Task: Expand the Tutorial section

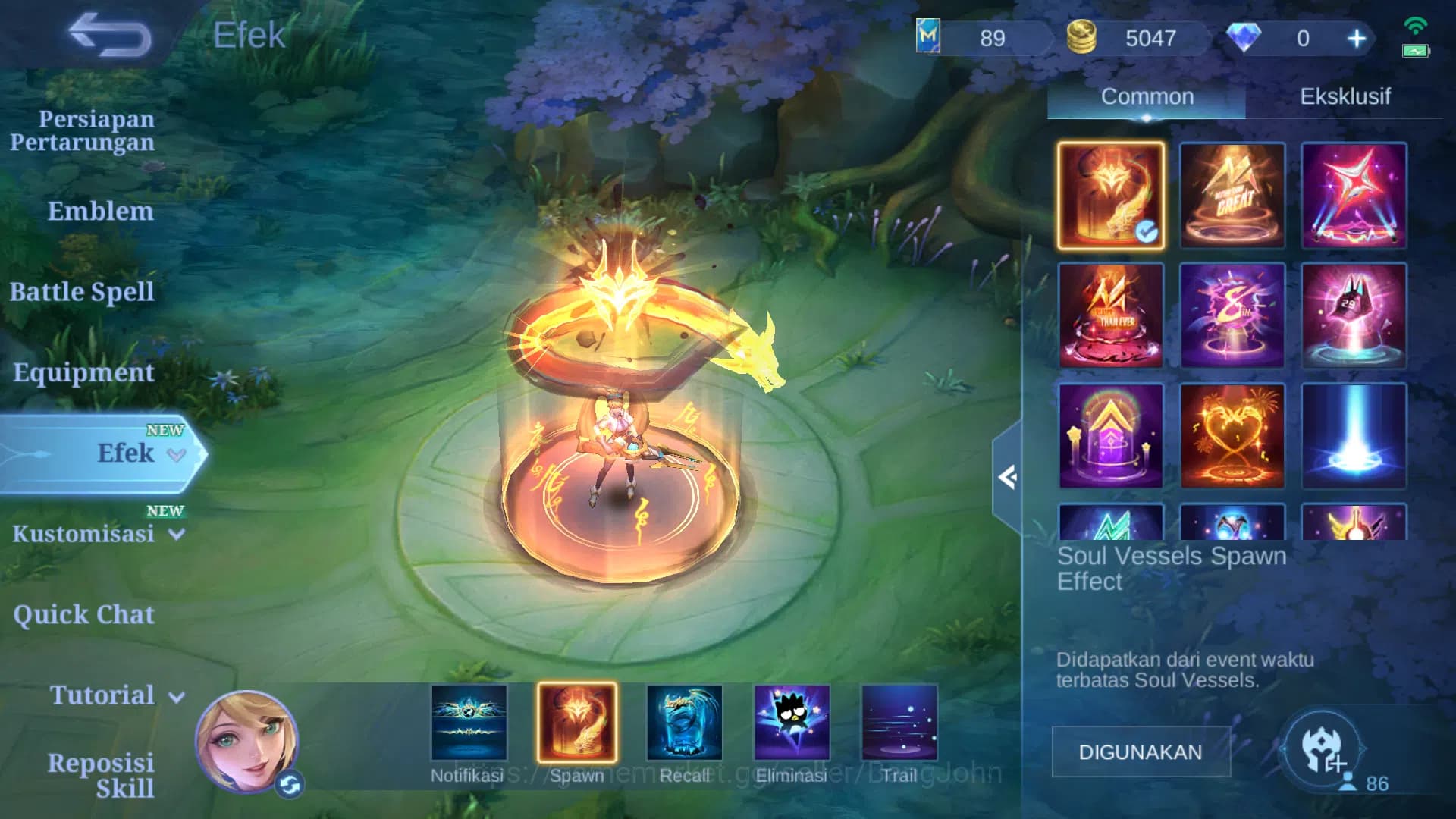Action: [102, 695]
